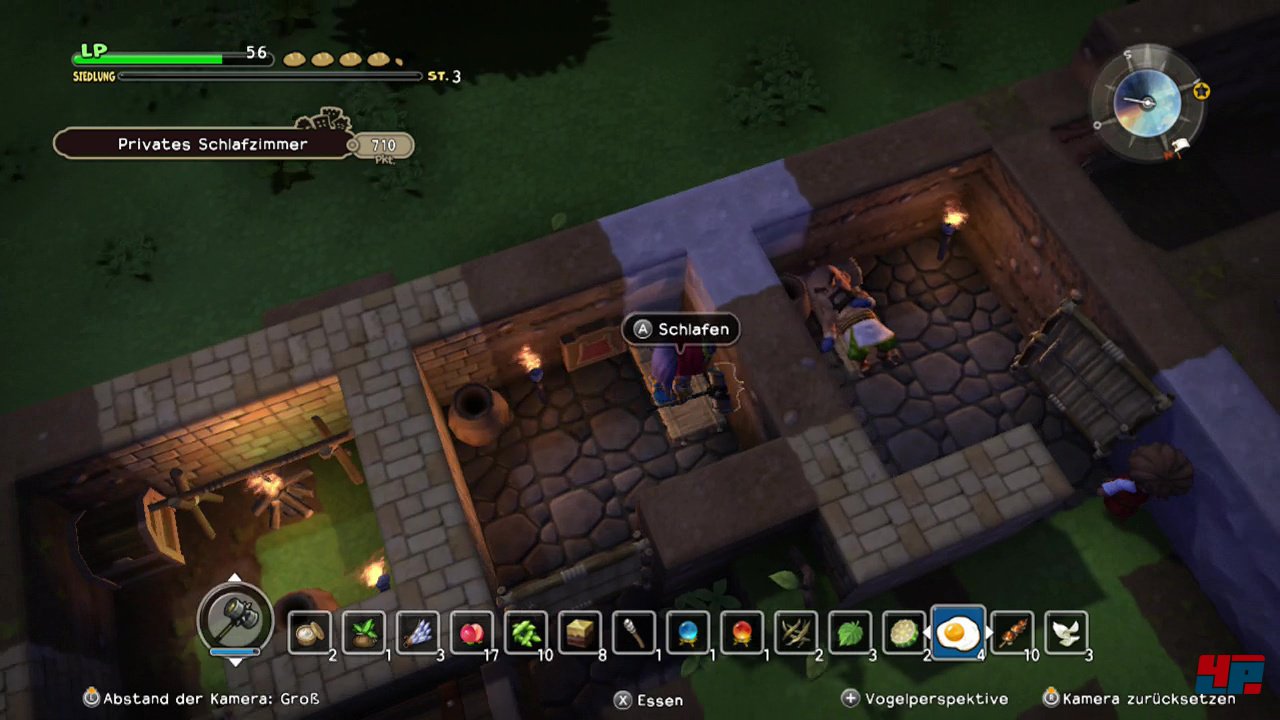Pick the potted seedling slot
Viewport: 1280px width, 720px height.
(364, 632)
